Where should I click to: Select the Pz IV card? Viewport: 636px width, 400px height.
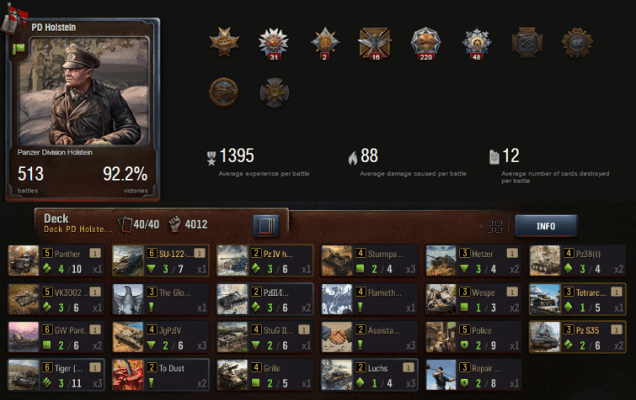tap(265, 260)
